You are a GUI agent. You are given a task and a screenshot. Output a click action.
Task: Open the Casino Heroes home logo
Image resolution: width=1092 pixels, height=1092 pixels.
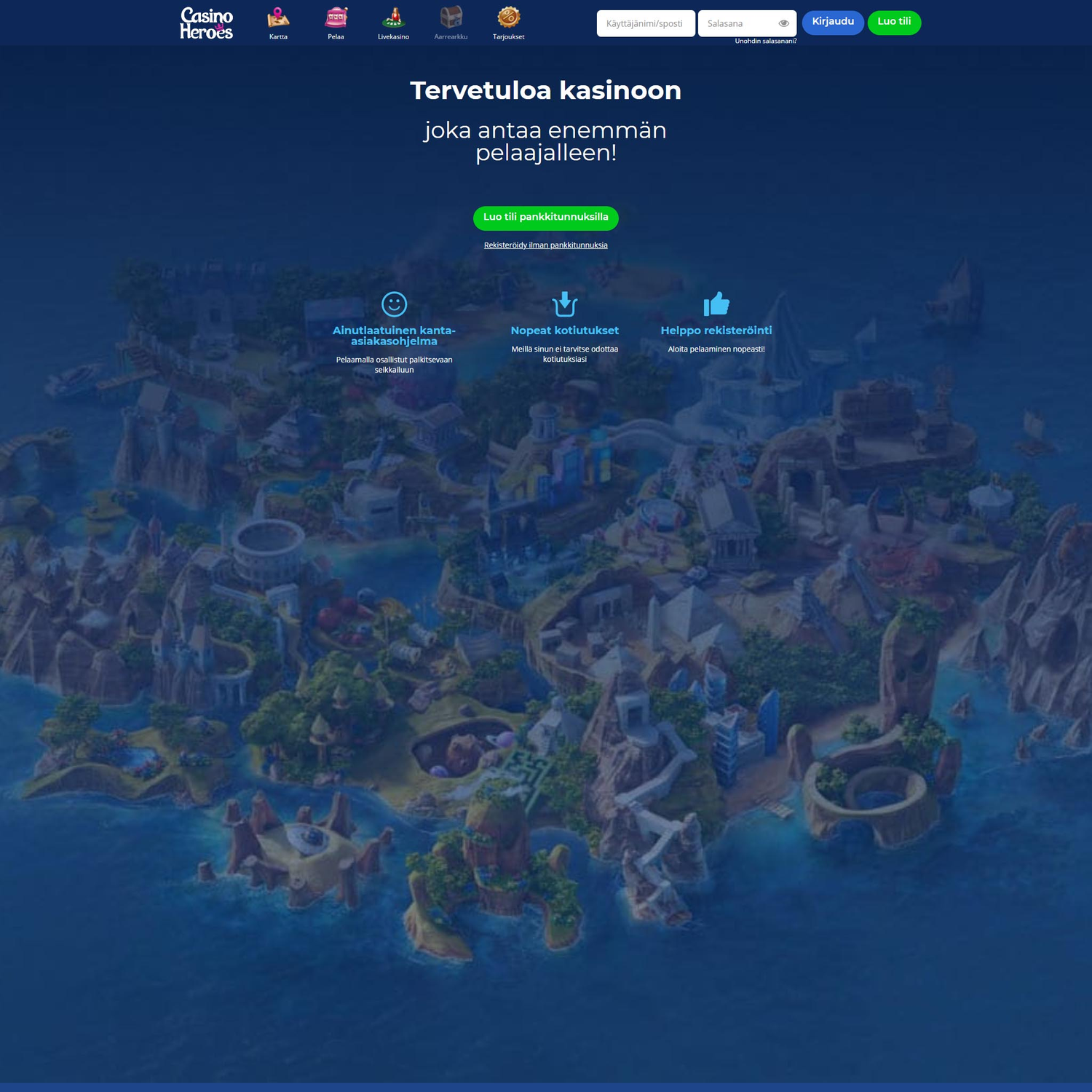[x=207, y=23]
